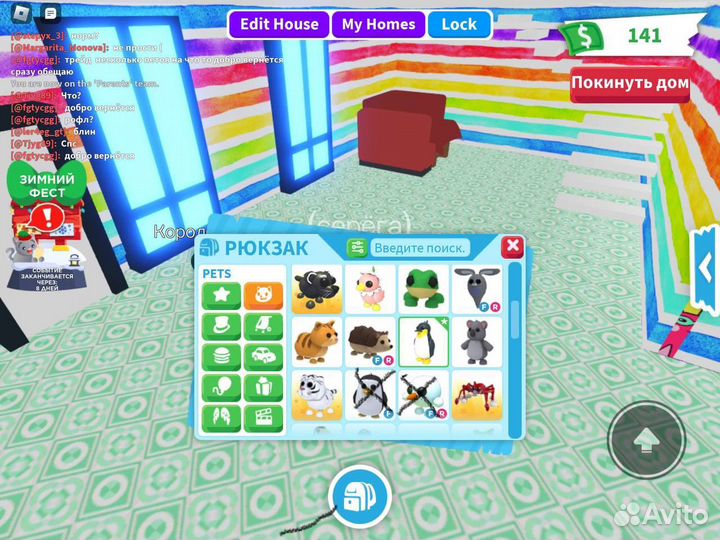The image size is (720, 540).
Task: Pick the penguin pet with the star
Action: [x=423, y=342]
